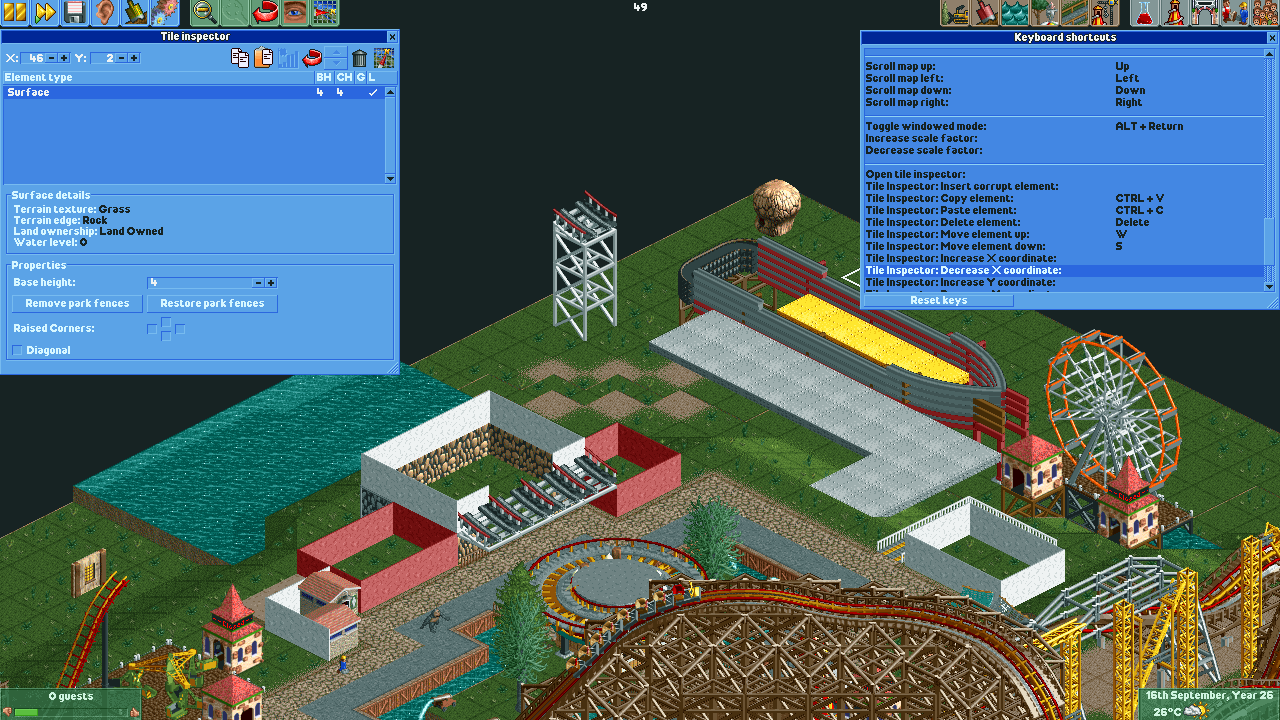
Task: Open the research window via the flask icon
Action: coord(1144,13)
